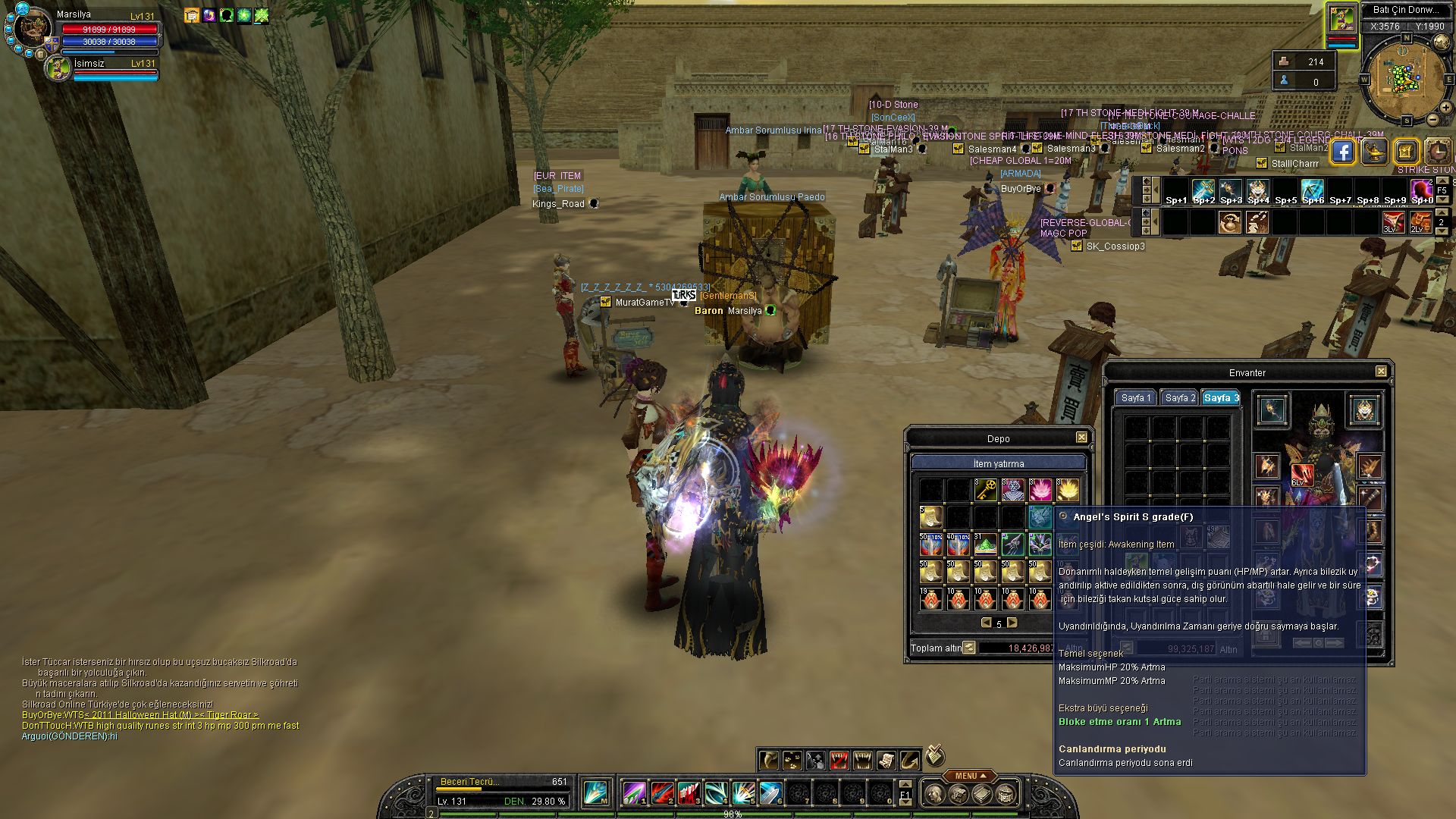Zoom in on the minimap
The height and width of the screenshot is (819, 1456).
pos(1445,108)
